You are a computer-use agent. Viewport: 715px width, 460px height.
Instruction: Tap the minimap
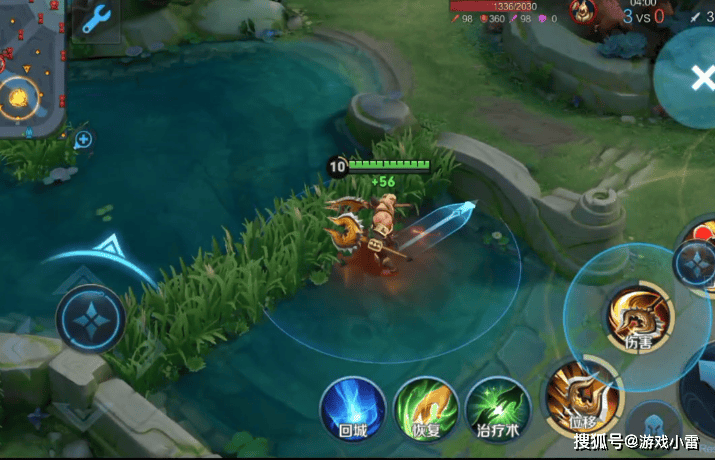[30, 70]
